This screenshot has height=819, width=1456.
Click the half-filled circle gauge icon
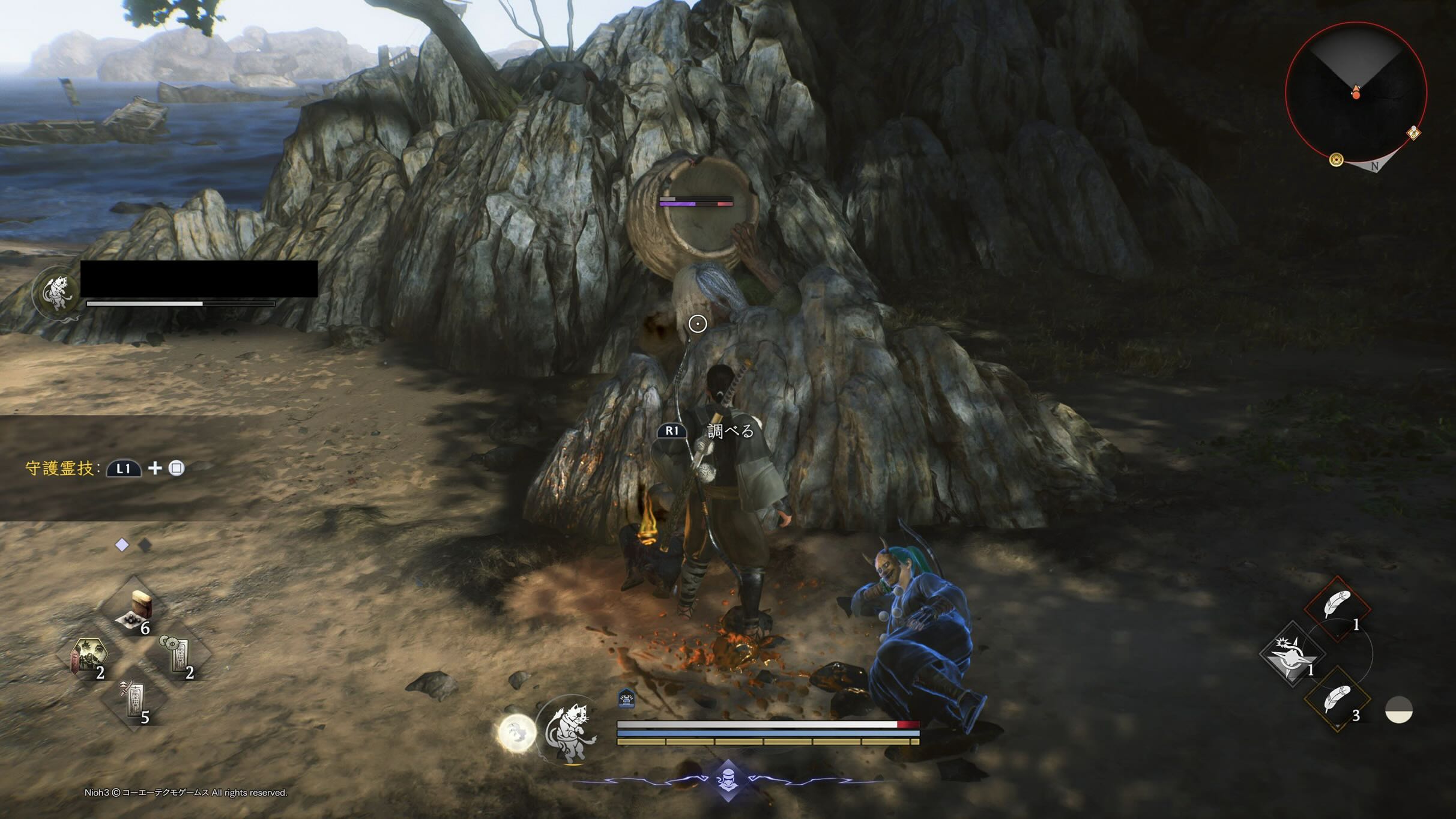pyautogui.click(x=1398, y=710)
